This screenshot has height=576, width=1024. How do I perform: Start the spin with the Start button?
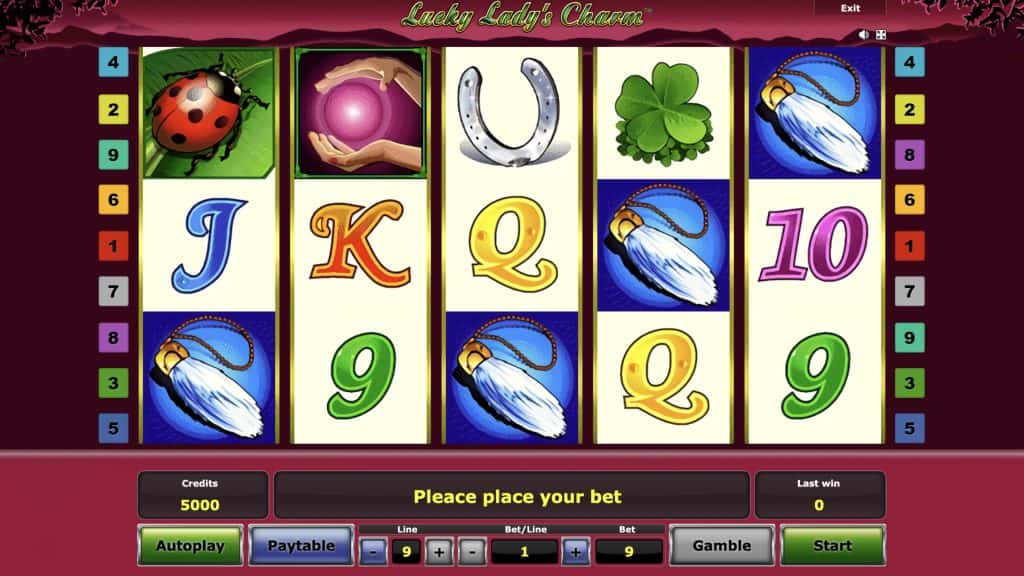pos(832,546)
